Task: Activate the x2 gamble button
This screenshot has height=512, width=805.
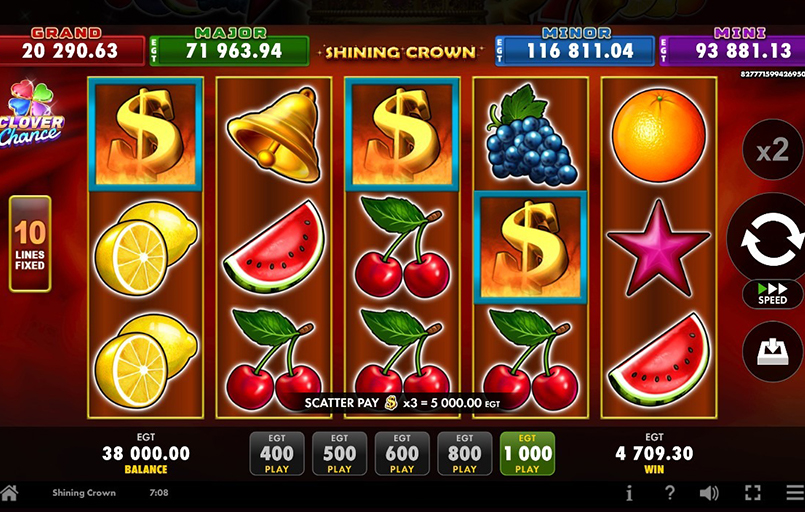Action: (772, 150)
